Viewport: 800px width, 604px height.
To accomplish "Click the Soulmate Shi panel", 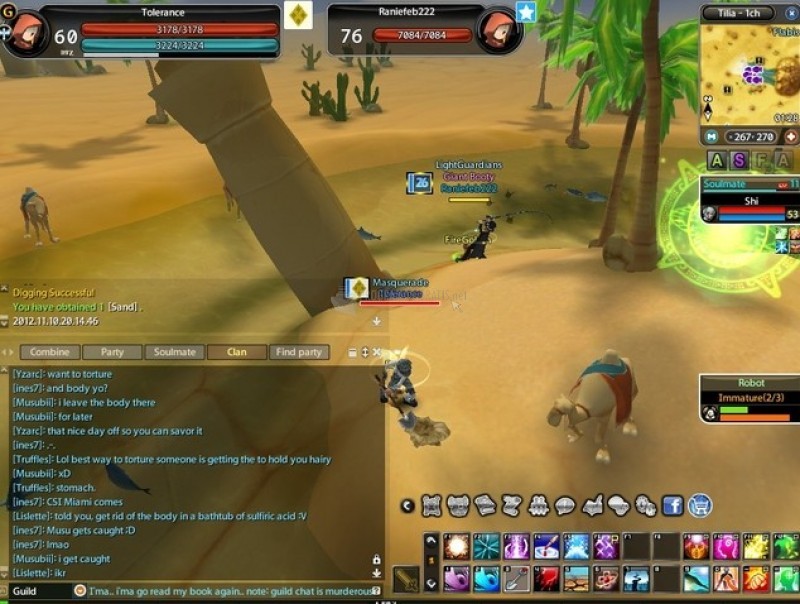I will click(750, 200).
